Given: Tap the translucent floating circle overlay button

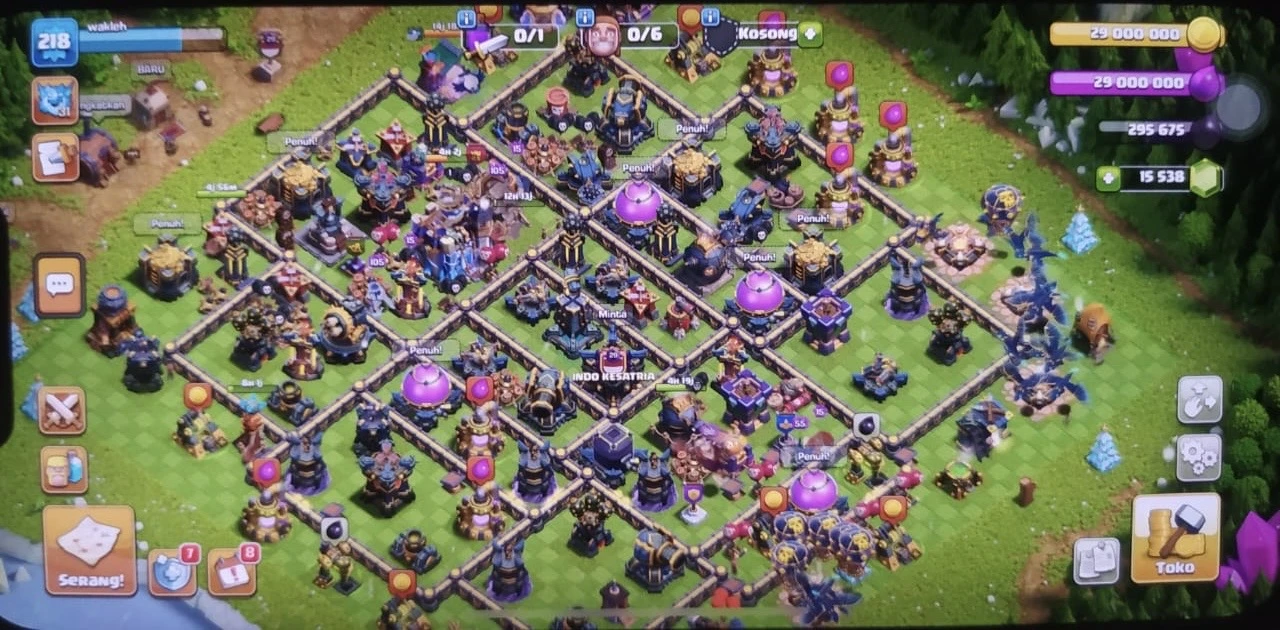Looking at the screenshot, I should (1242, 106).
